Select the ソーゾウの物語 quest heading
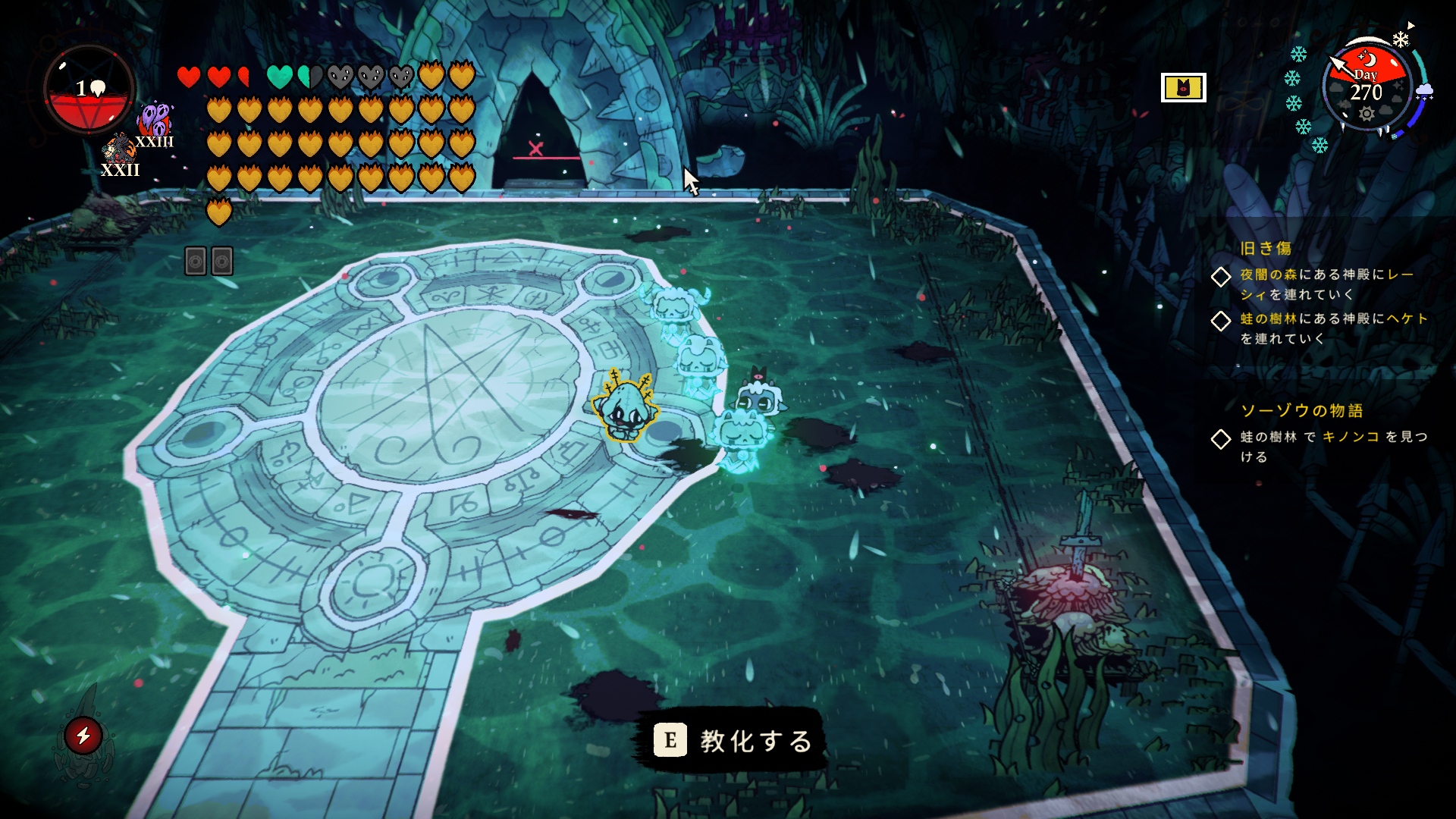This screenshot has height=819, width=1456. point(1301,410)
